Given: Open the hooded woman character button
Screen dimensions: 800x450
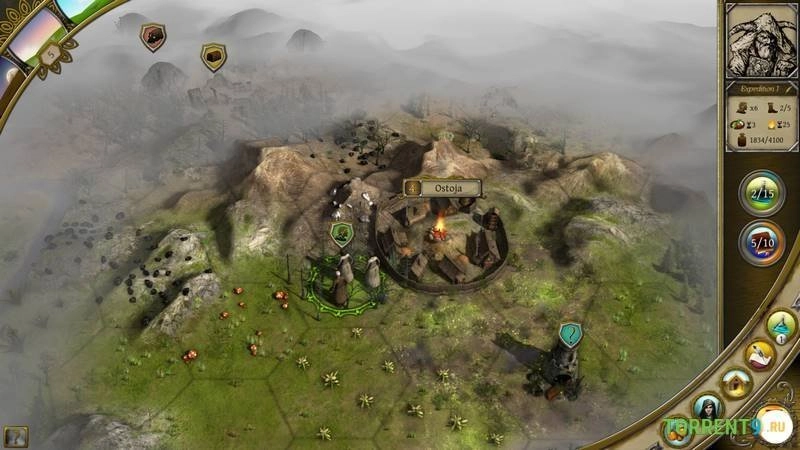Looking at the screenshot, I should tap(708, 408).
